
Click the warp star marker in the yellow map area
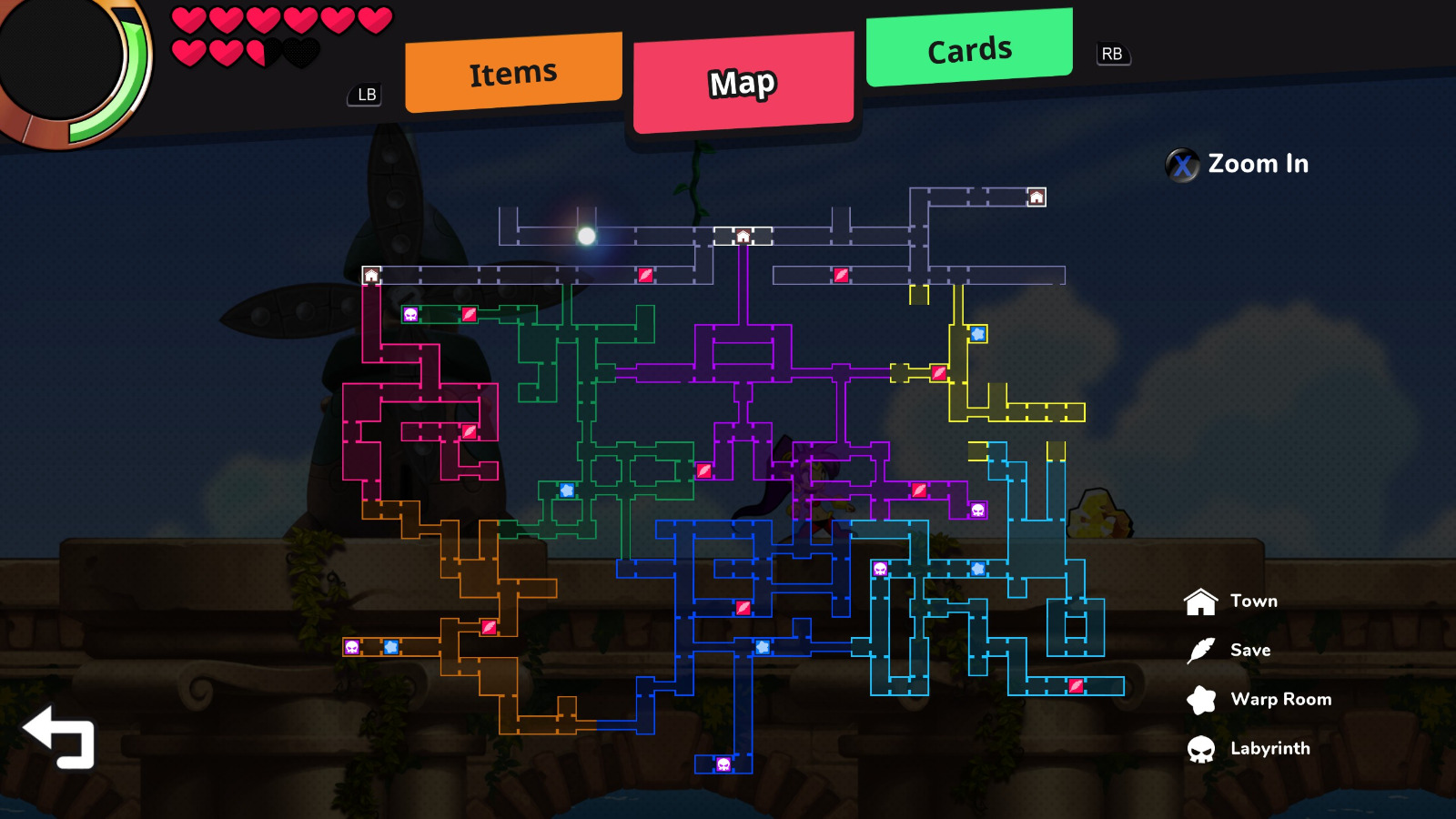(x=977, y=334)
